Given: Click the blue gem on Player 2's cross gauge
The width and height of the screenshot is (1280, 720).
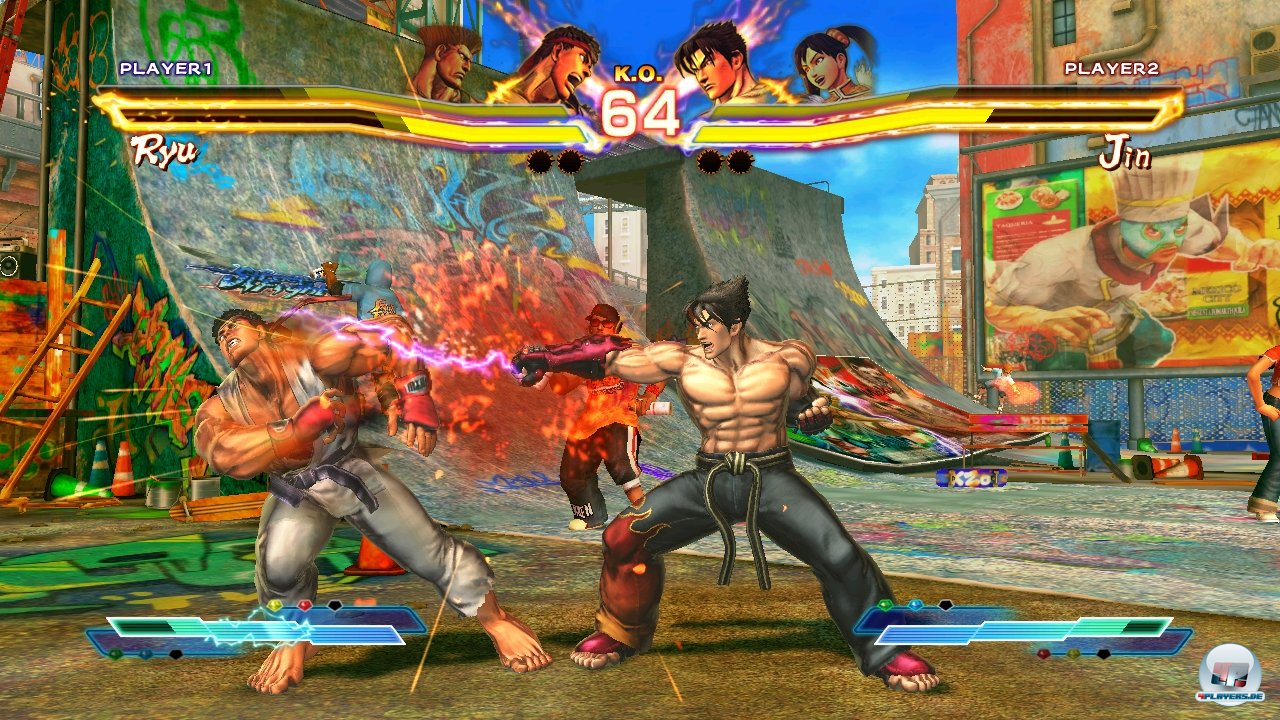Looking at the screenshot, I should pyautogui.click(x=918, y=606).
